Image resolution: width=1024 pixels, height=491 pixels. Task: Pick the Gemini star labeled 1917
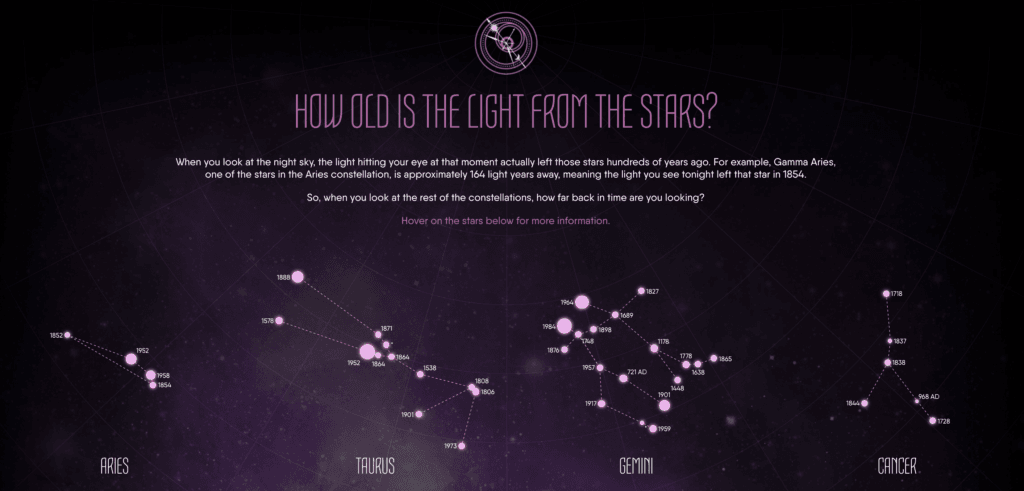(x=601, y=404)
